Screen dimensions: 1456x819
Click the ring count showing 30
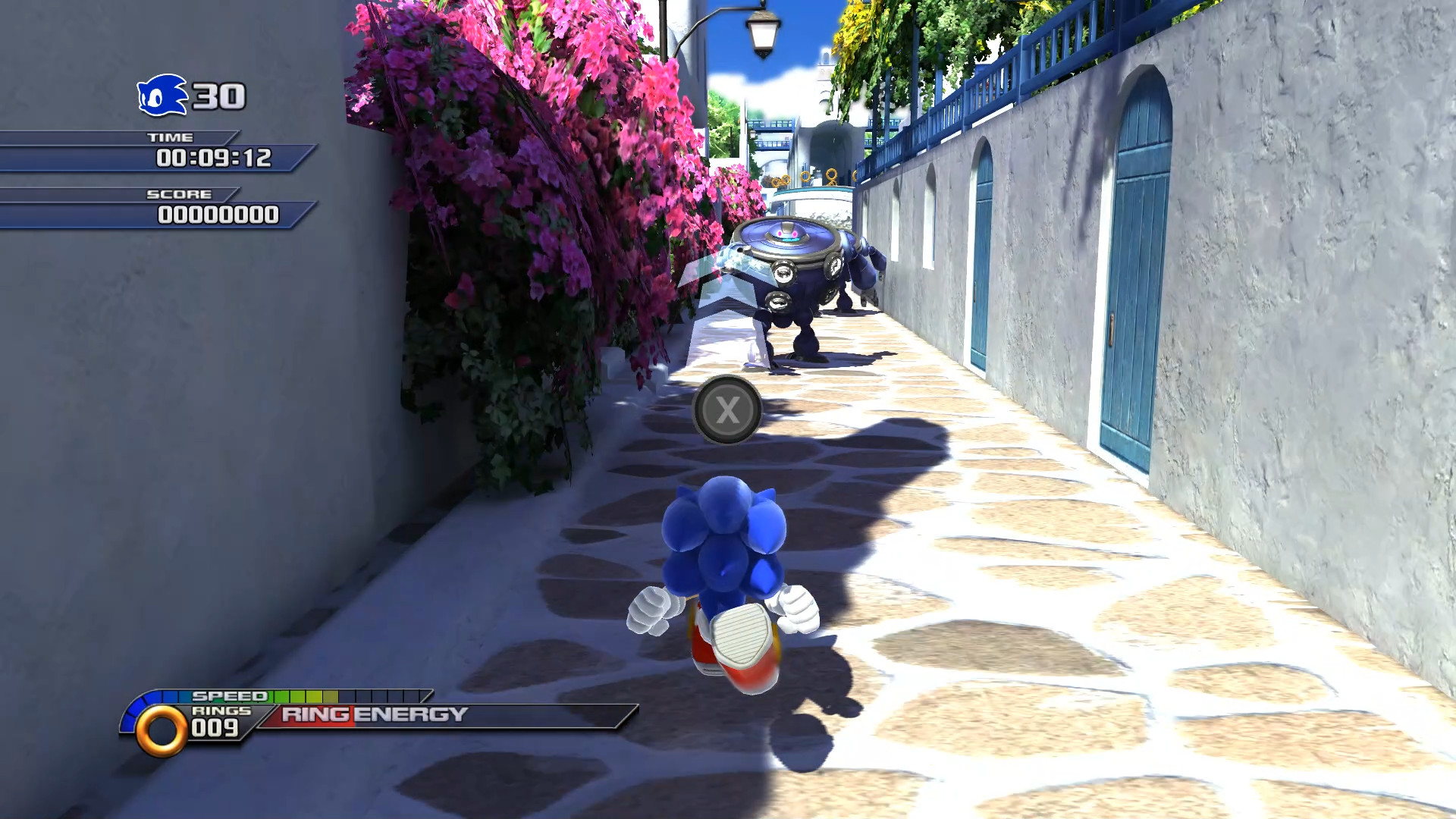[218, 95]
